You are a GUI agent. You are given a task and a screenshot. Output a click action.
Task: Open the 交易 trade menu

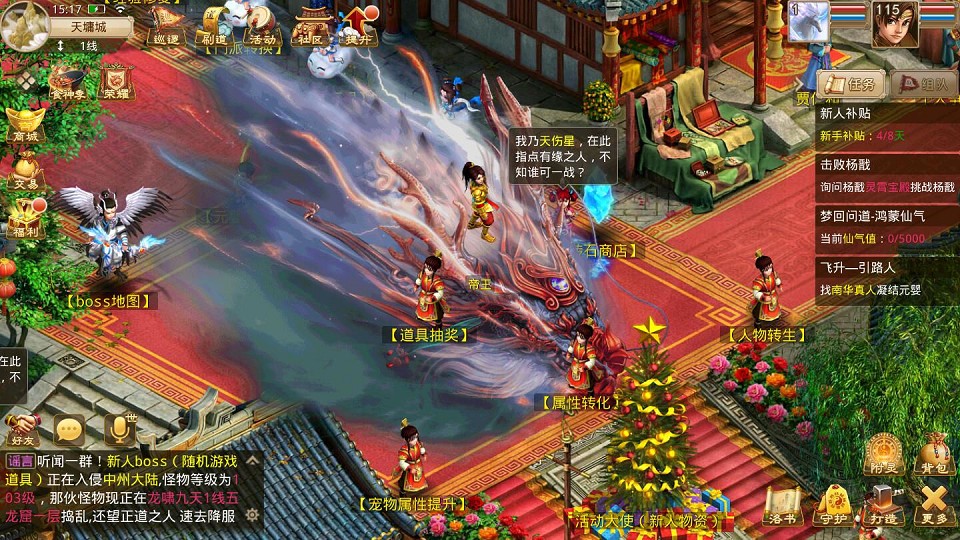[x=25, y=170]
